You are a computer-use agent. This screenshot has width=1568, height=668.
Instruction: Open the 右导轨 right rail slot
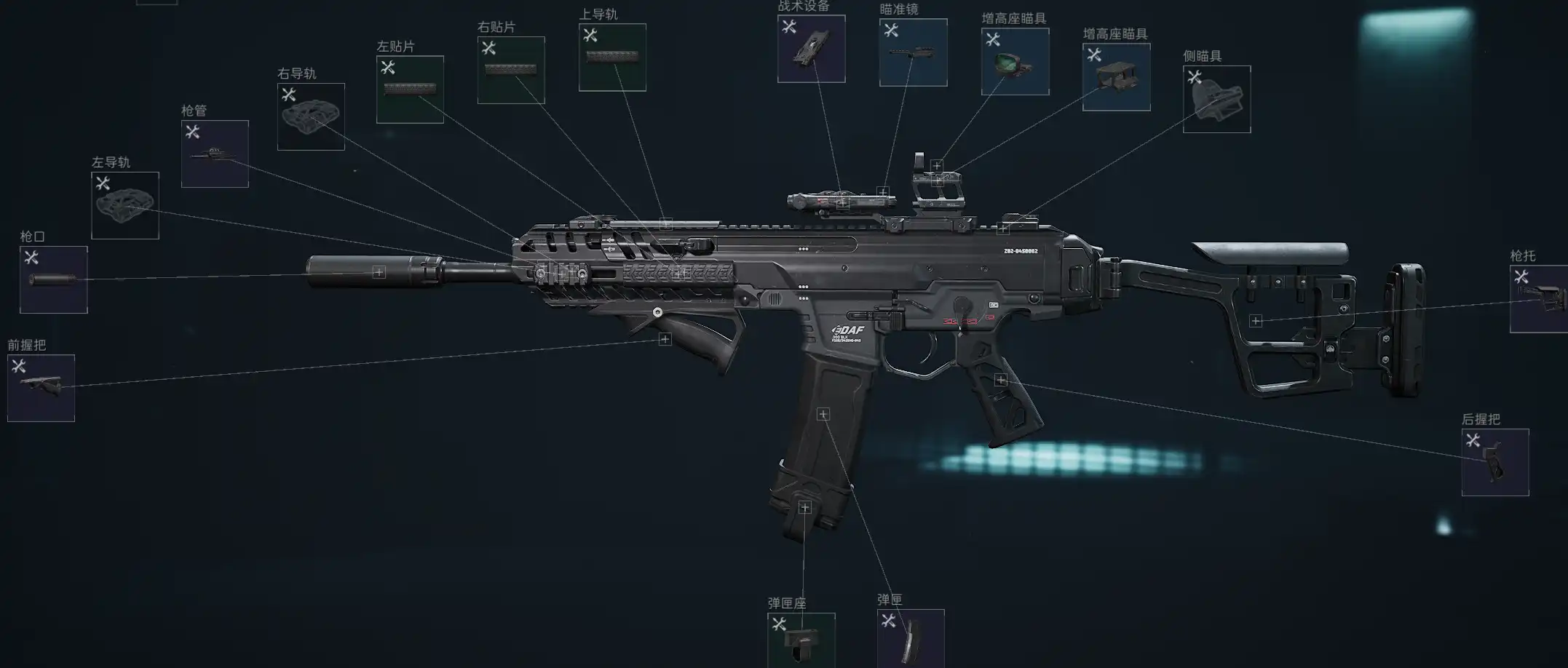pyautogui.click(x=311, y=116)
